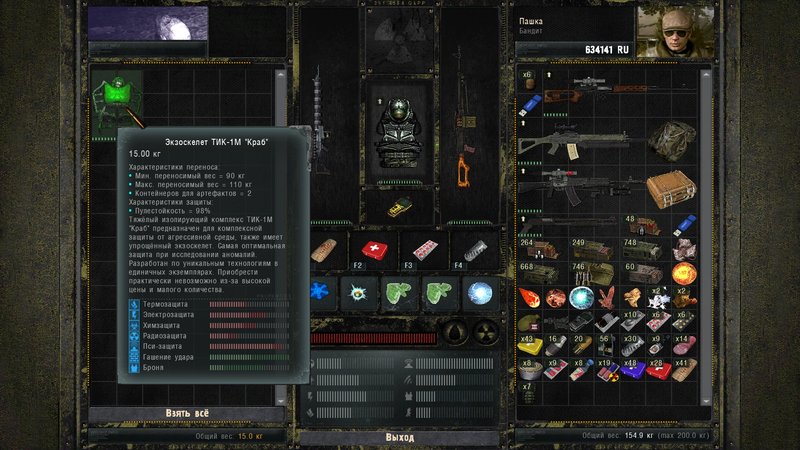Select the pill blister pack in slot F3

pos(424,250)
